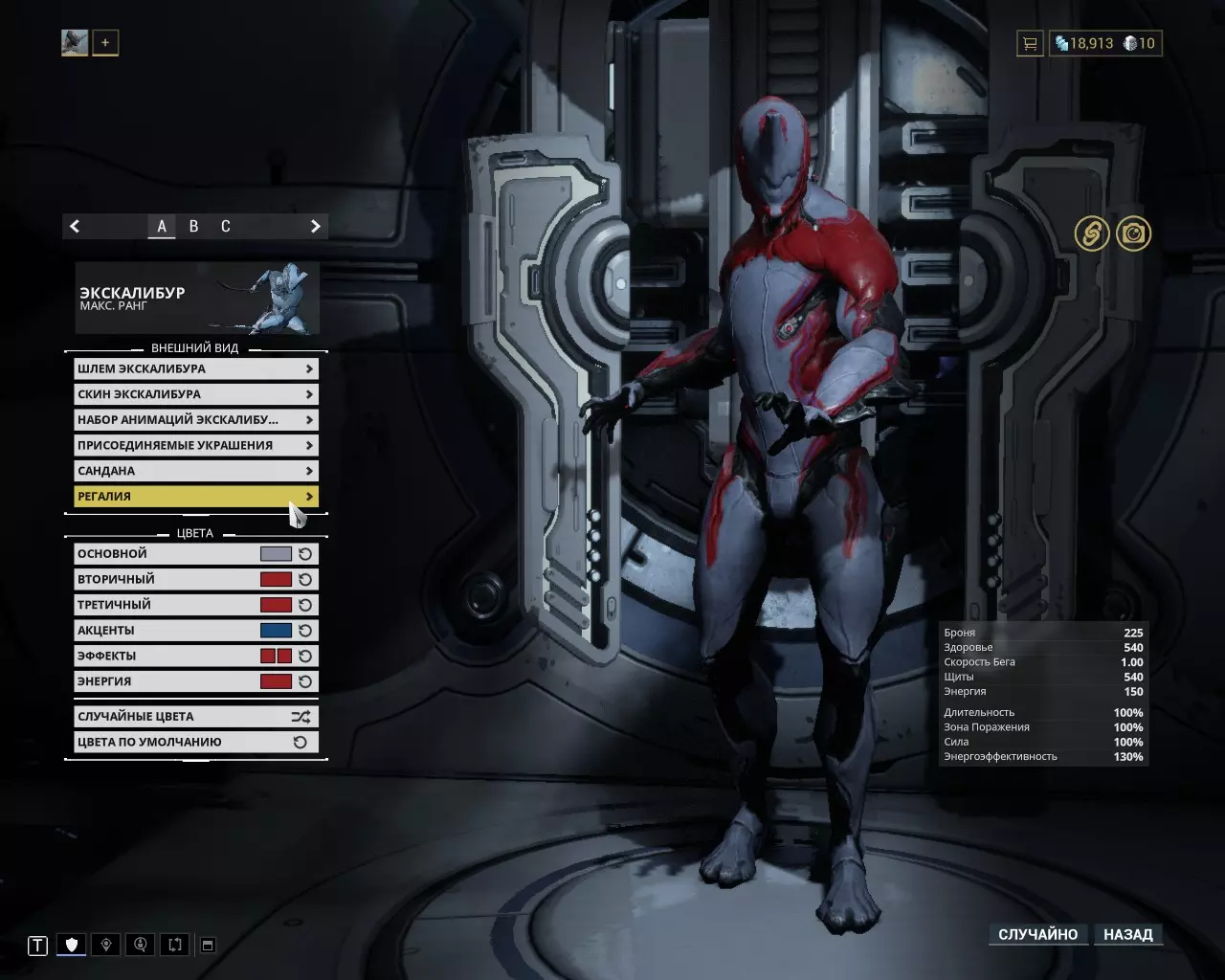The width and height of the screenshot is (1225, 980).
Task: Edit the blue Акценты color
Action: [276, 631]
